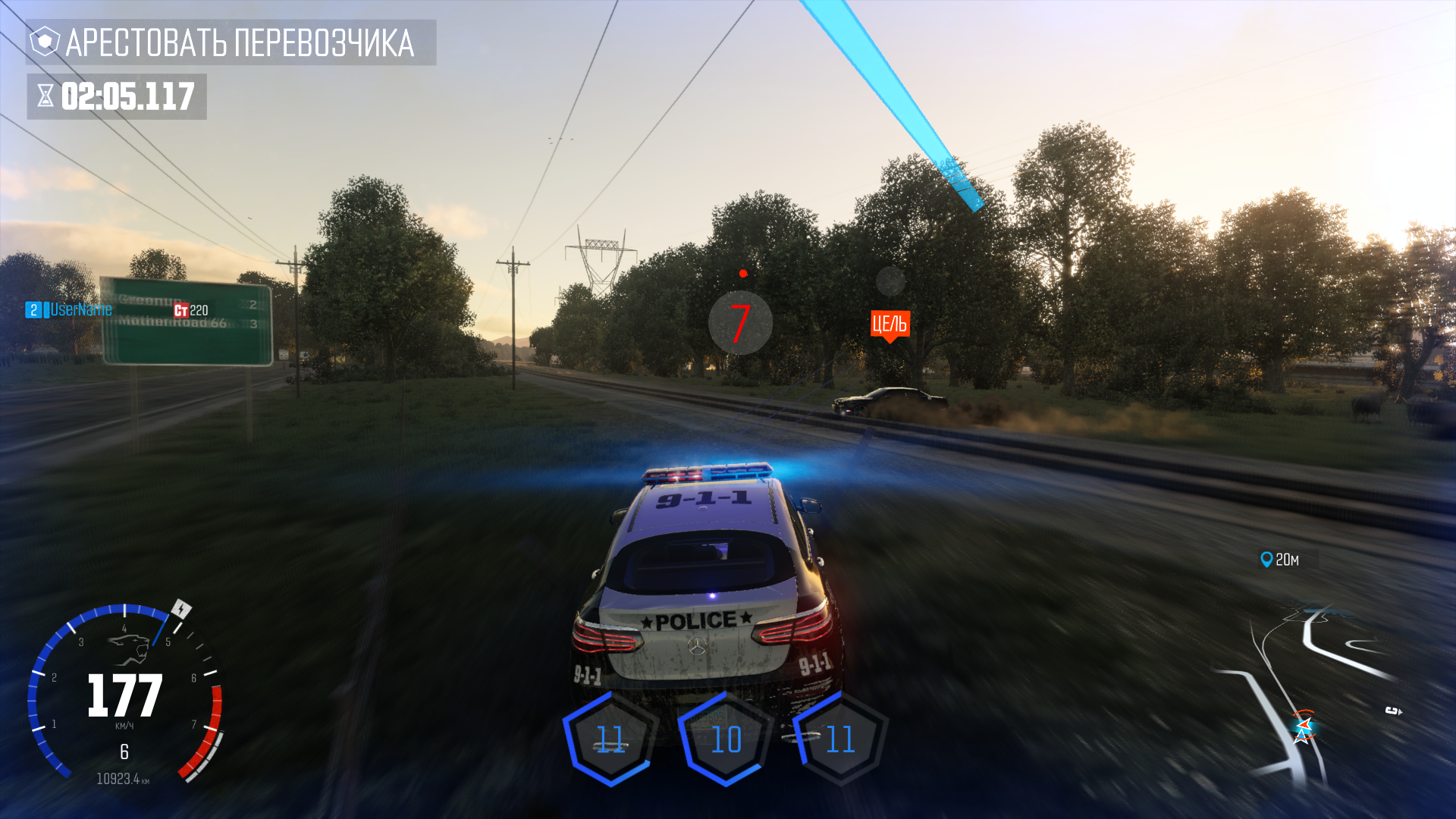1456x819 pixels.
Task: Activate the nitro lightning bolt icon
Action: coord(181,609)
